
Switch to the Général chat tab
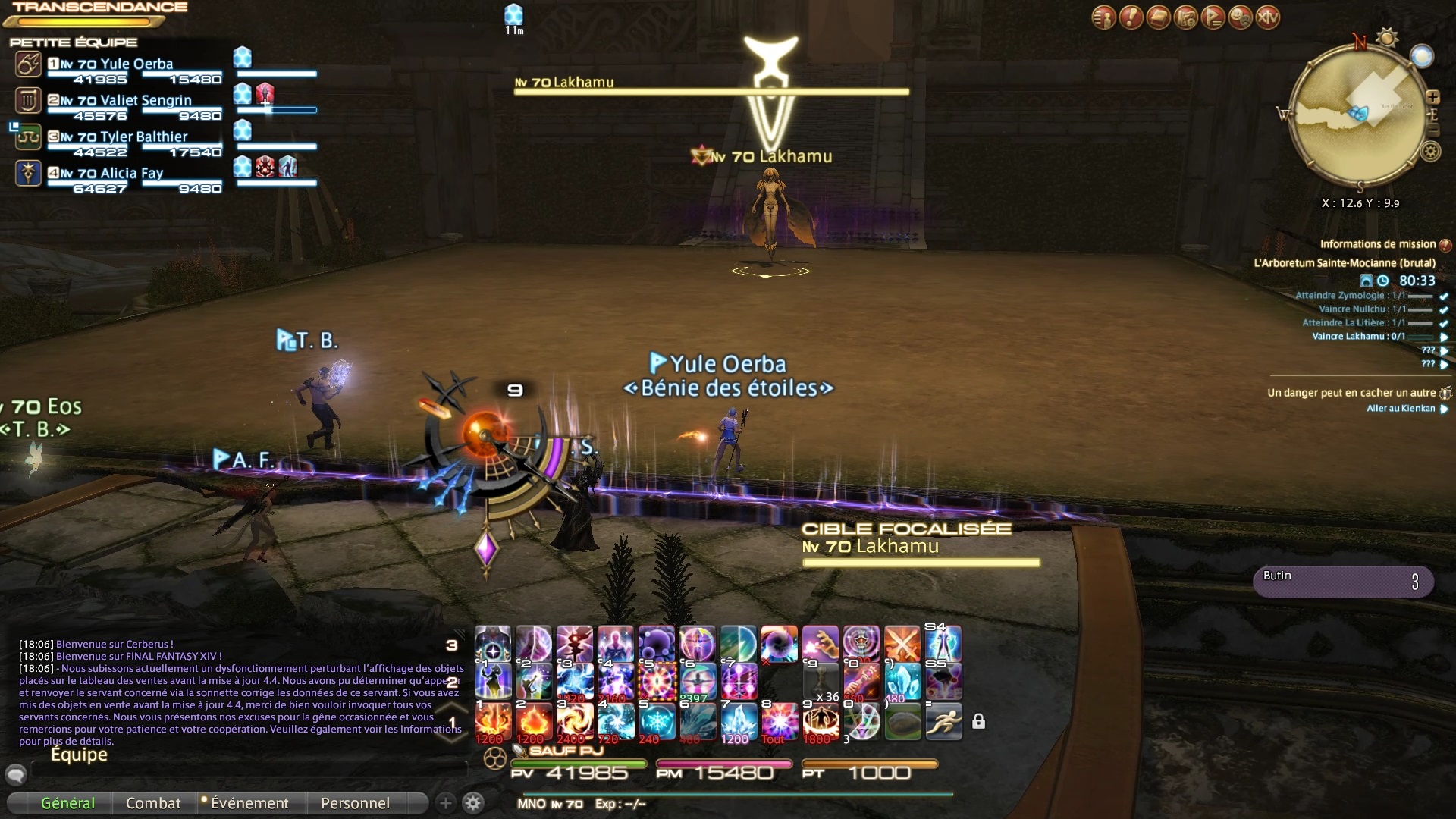click(x=67, y=803)
